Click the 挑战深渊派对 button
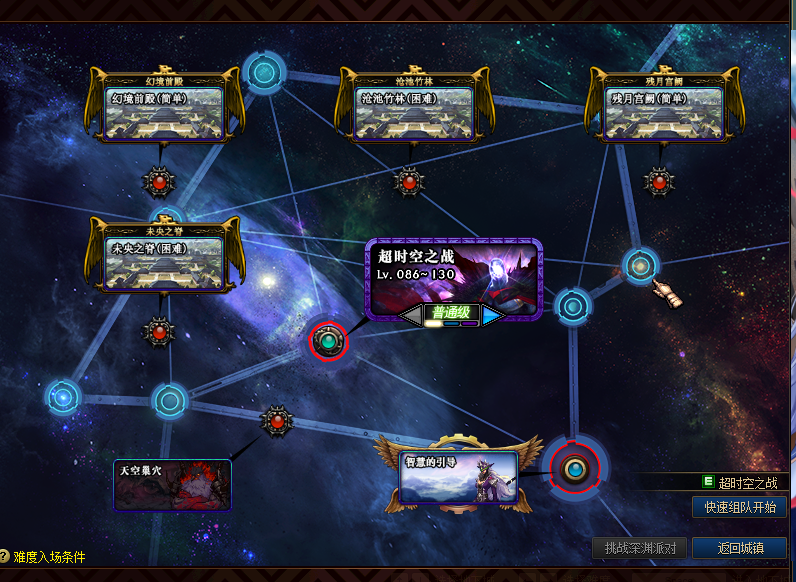796x582 pixels. 641,548
